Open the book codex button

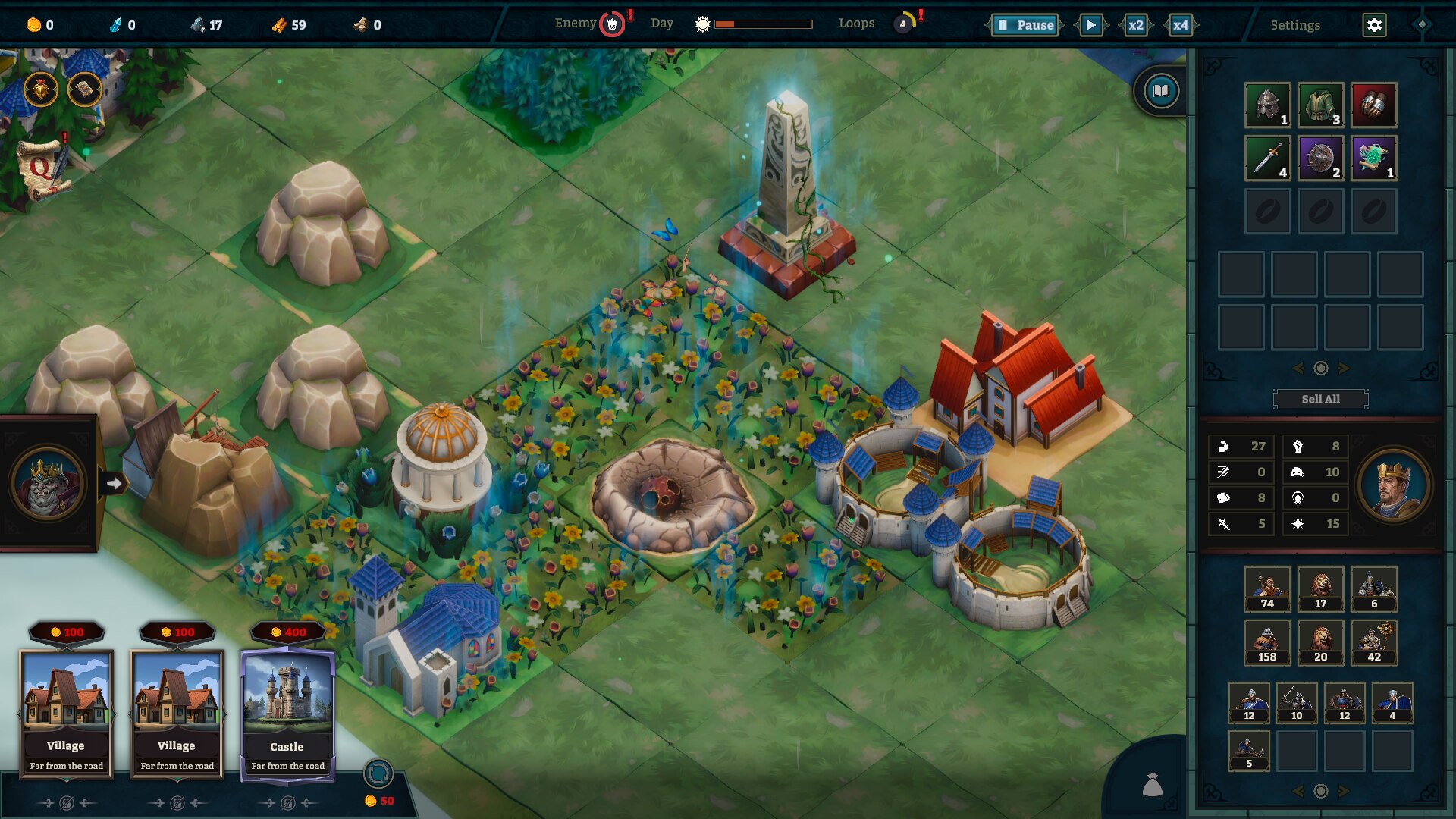[x=1160, y=92]
